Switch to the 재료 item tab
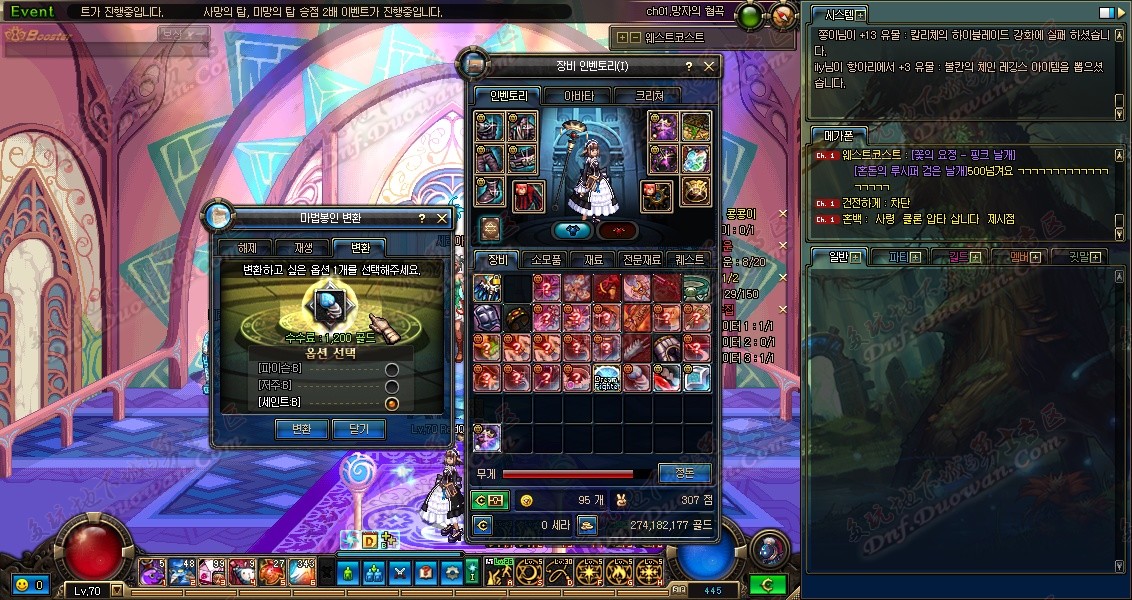This screenshot has width=1132, height=600. (594, 259)
